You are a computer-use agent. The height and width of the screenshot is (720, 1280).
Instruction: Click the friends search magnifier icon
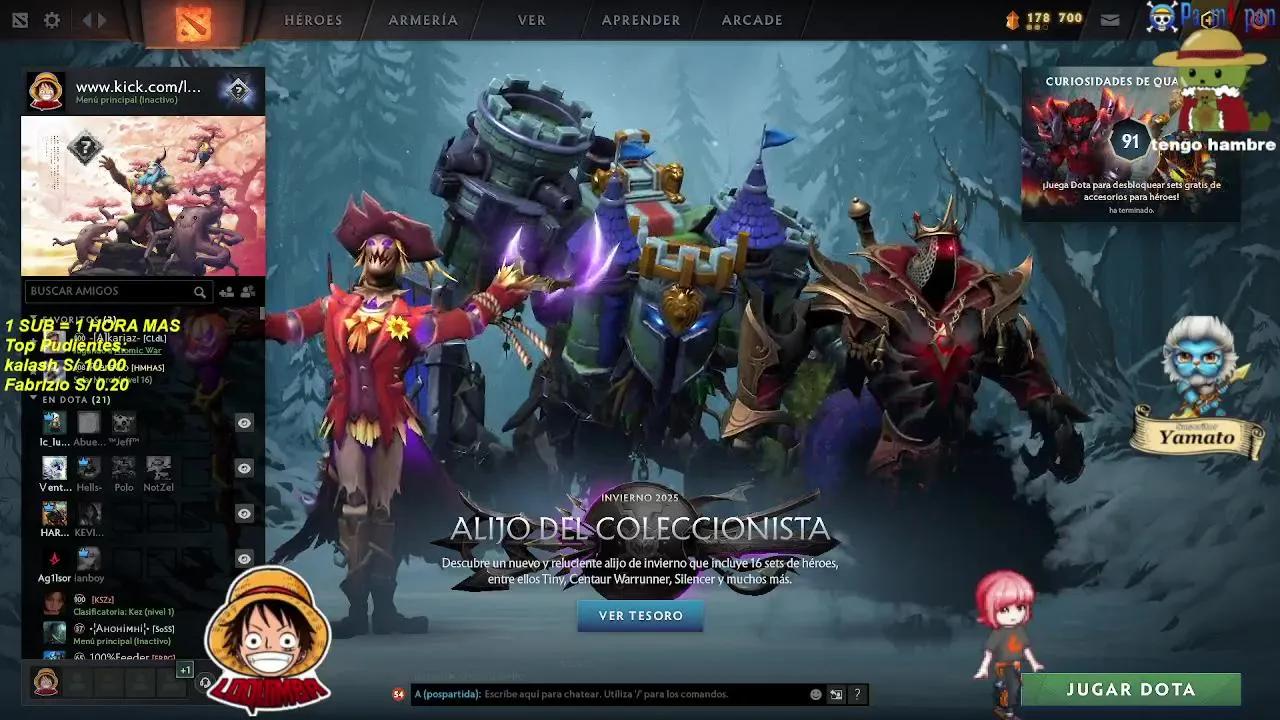coord(199,292)
